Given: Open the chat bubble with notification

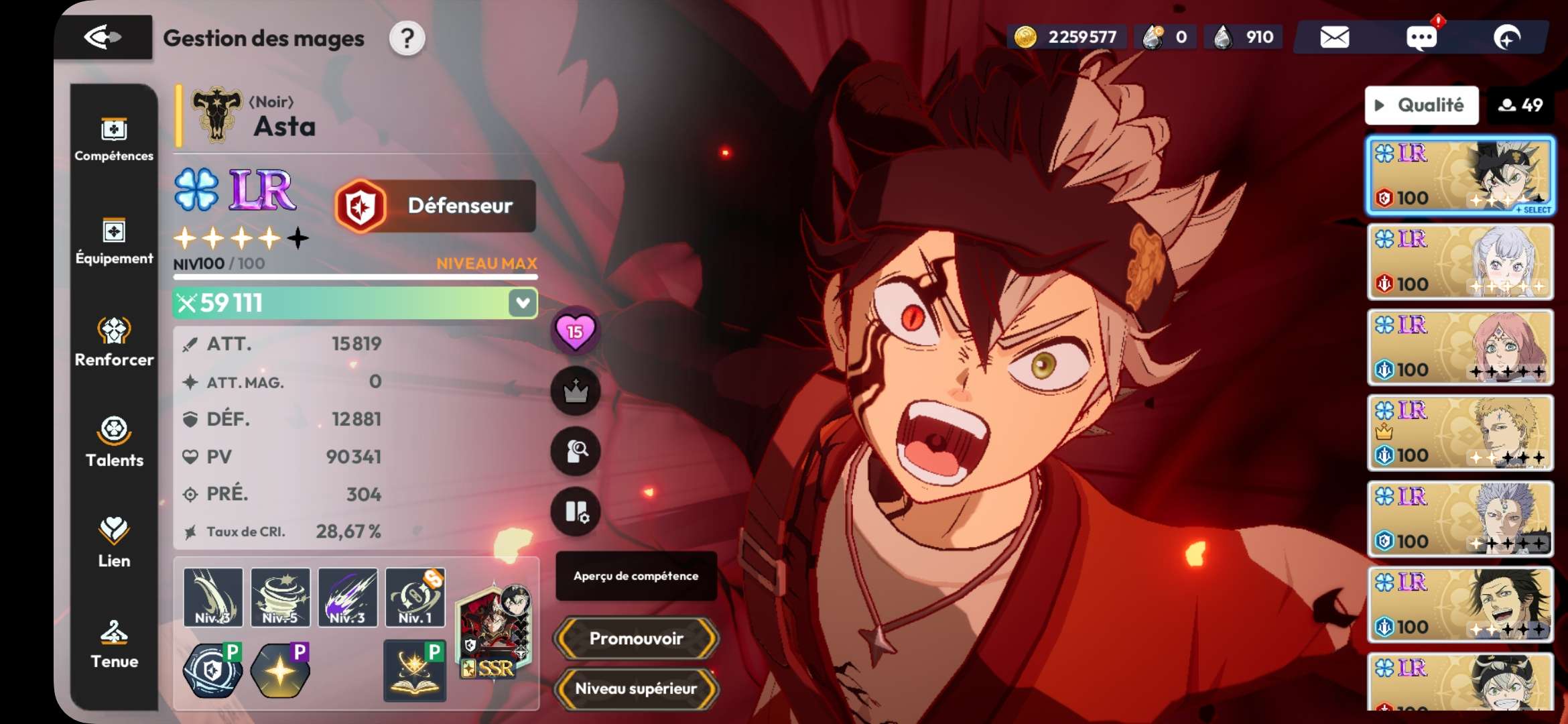Looking at the screenshot, I should (x=1421, y=38).
